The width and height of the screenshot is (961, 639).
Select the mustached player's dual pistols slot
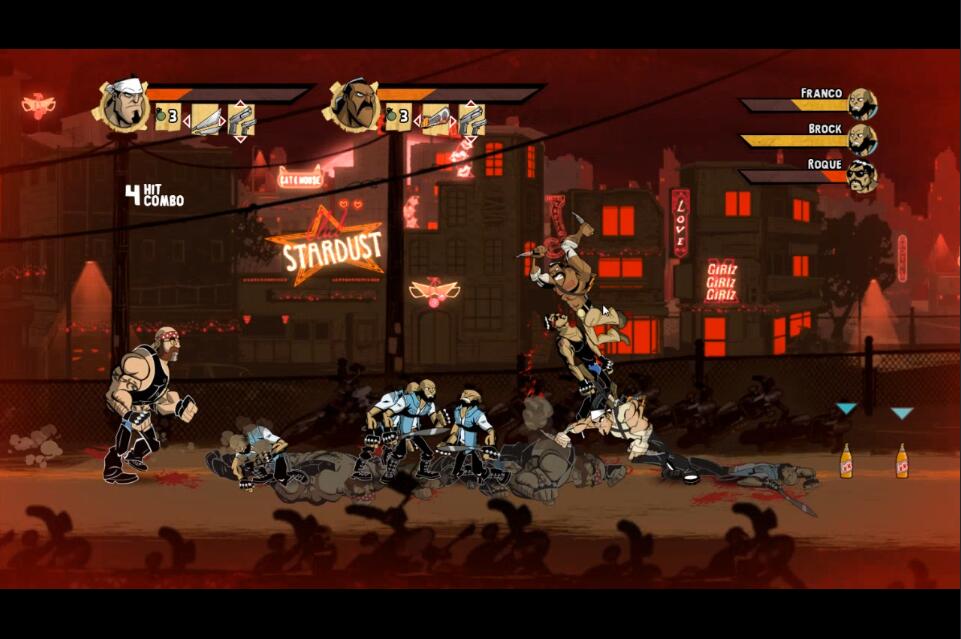pyautogui.click(x=471, y=119)
